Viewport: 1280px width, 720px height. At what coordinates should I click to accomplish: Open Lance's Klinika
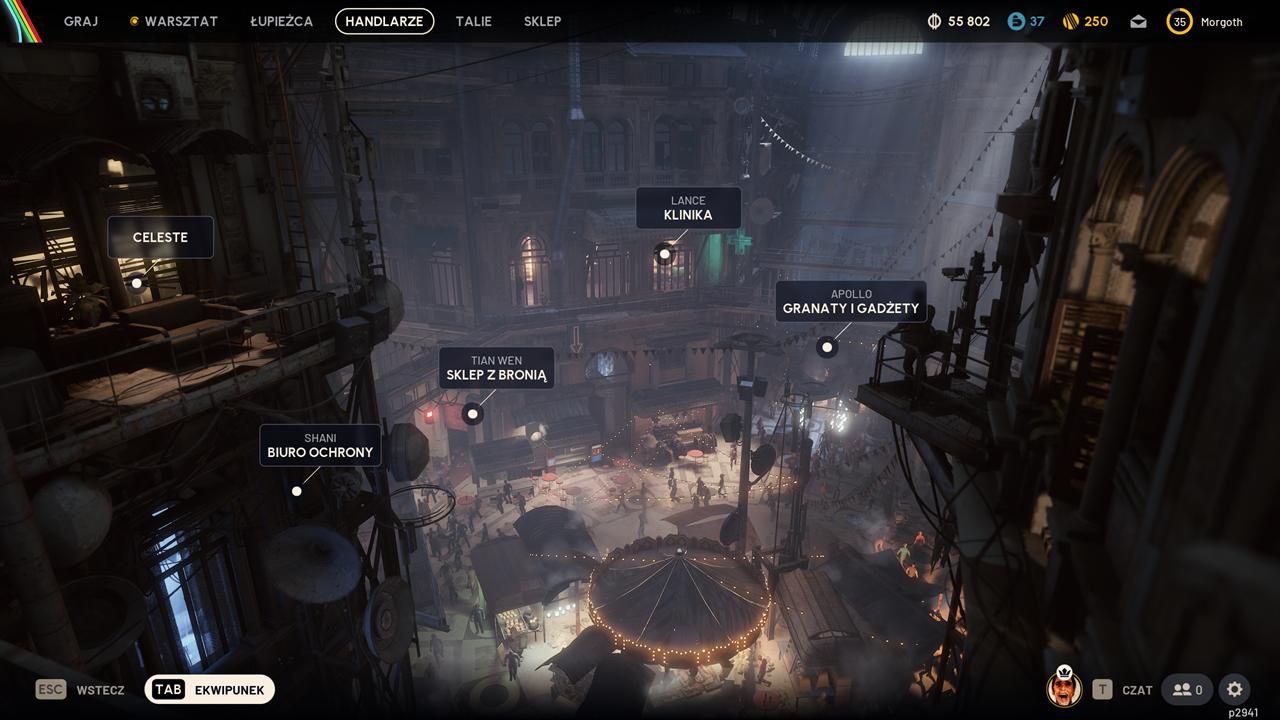tap(688, 208)
